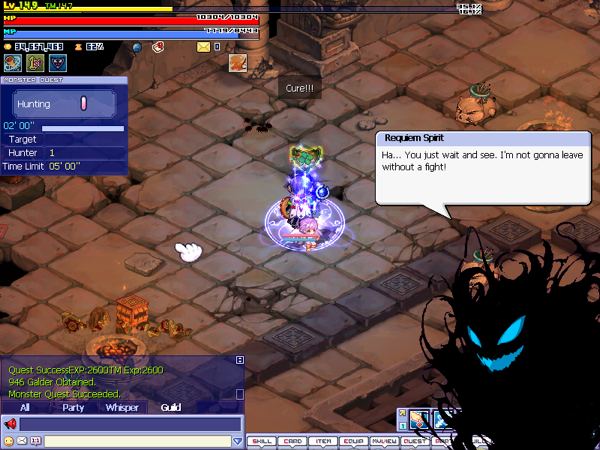The image size is (600, 450).
Task: Open the QUEST menu button
Action: [x=415, y=440]
